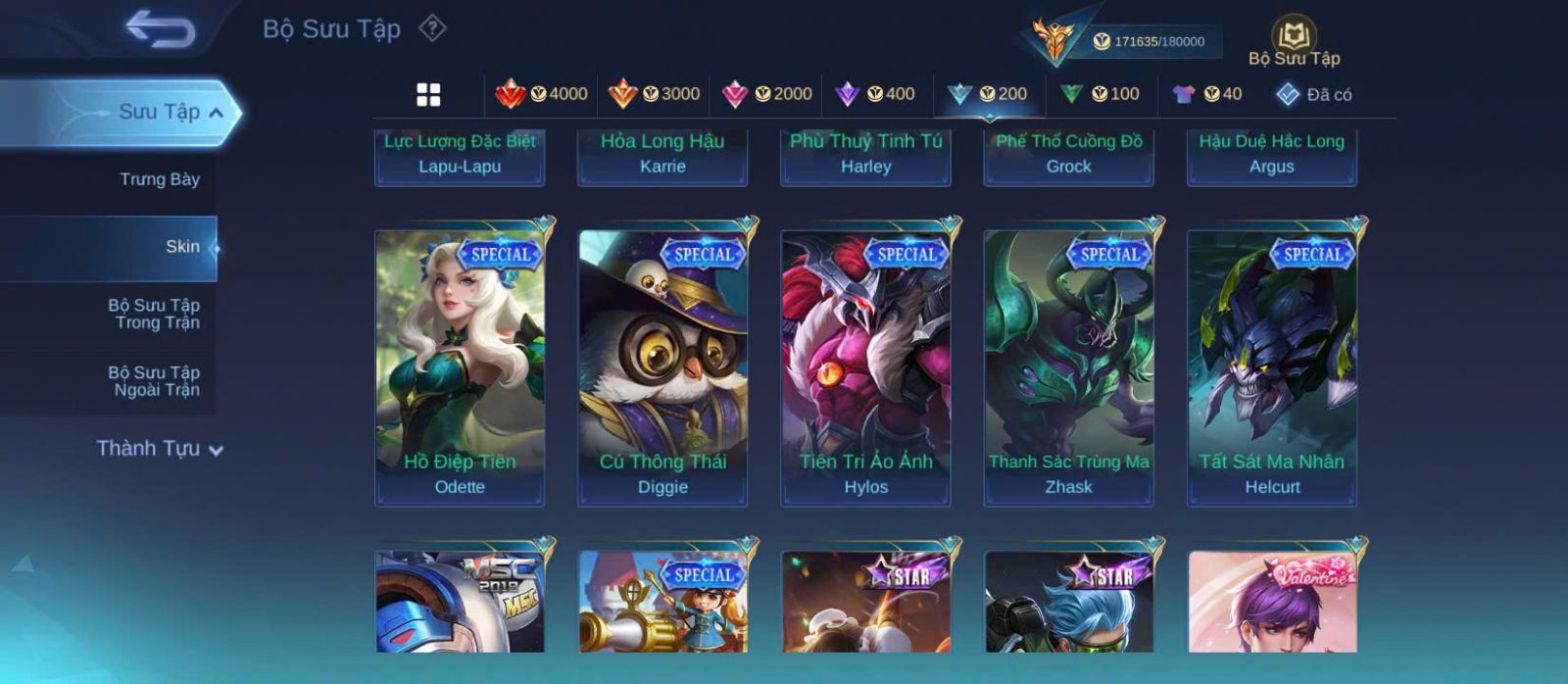Open Bộ Sưu Tập Trong Trận
This screenshot has width=1568, height=684.
point(155,314)
